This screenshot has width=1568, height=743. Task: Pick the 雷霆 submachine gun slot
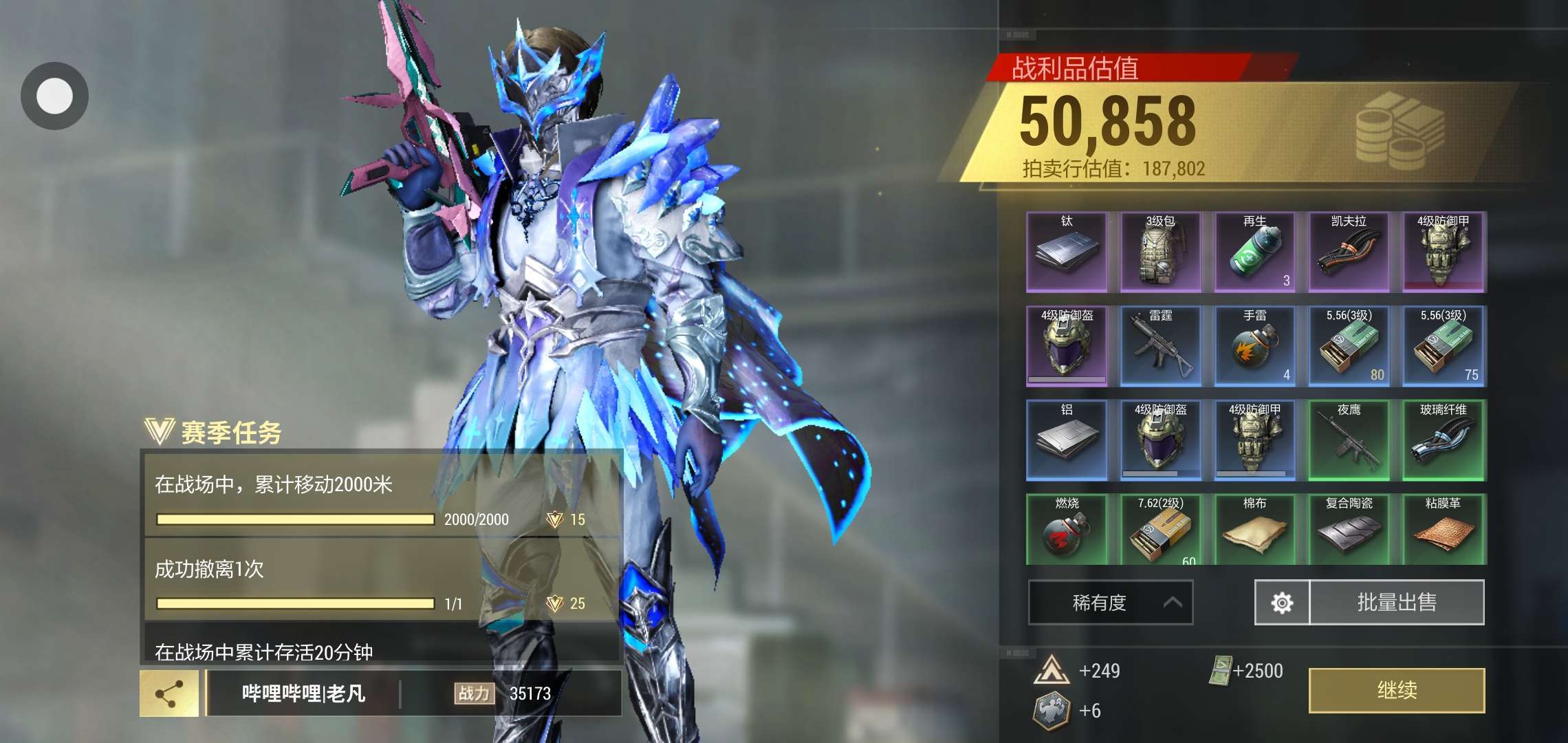coord(1161,346)
